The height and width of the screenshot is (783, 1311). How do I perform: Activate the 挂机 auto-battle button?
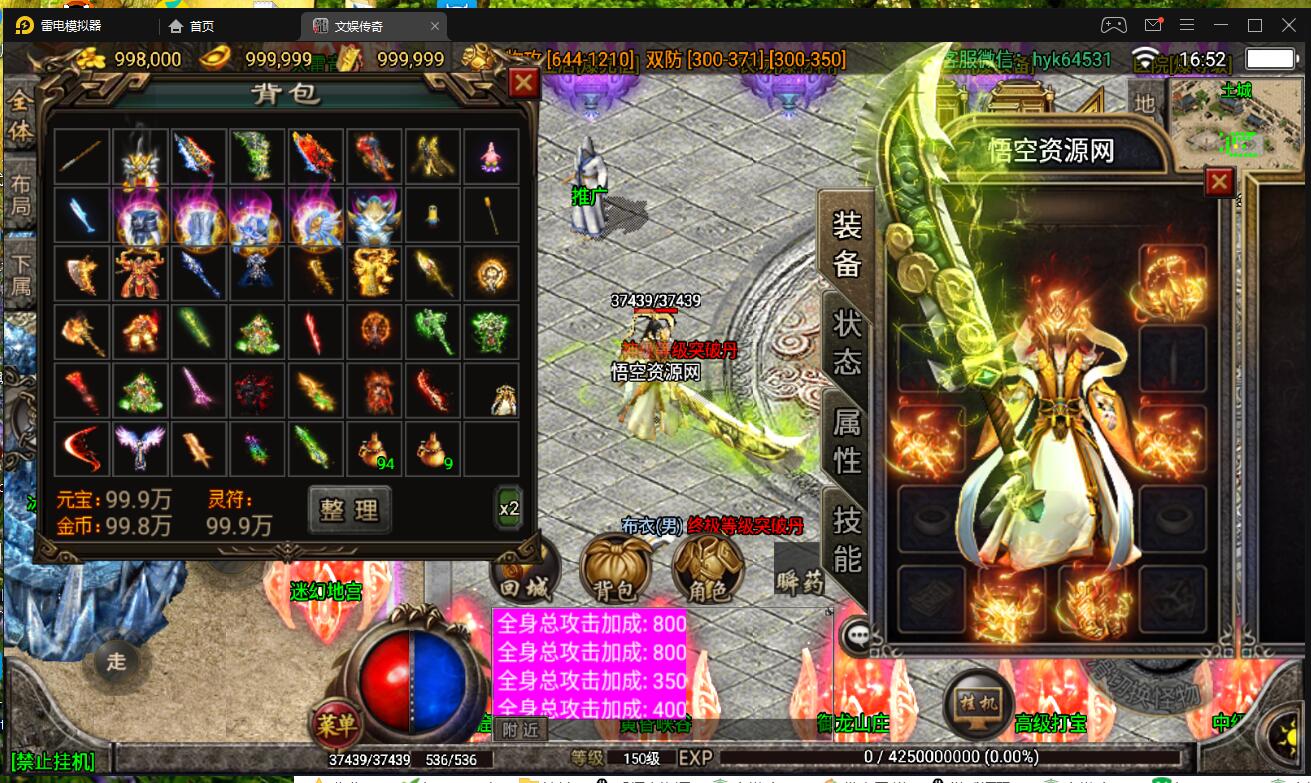[977, 704]
